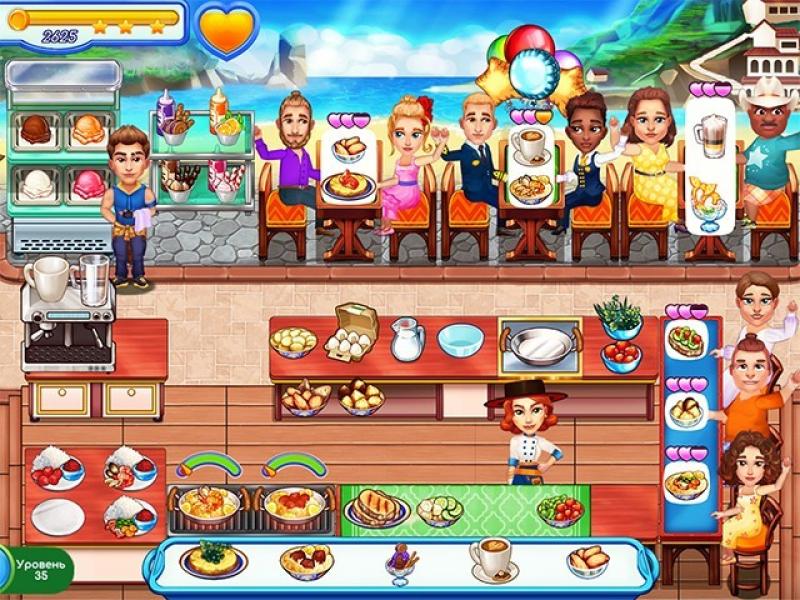Pick the tomato salad bowl on the green mat
Image resolution: width=800 pixels, height=600 pixels.
point(560,510)
